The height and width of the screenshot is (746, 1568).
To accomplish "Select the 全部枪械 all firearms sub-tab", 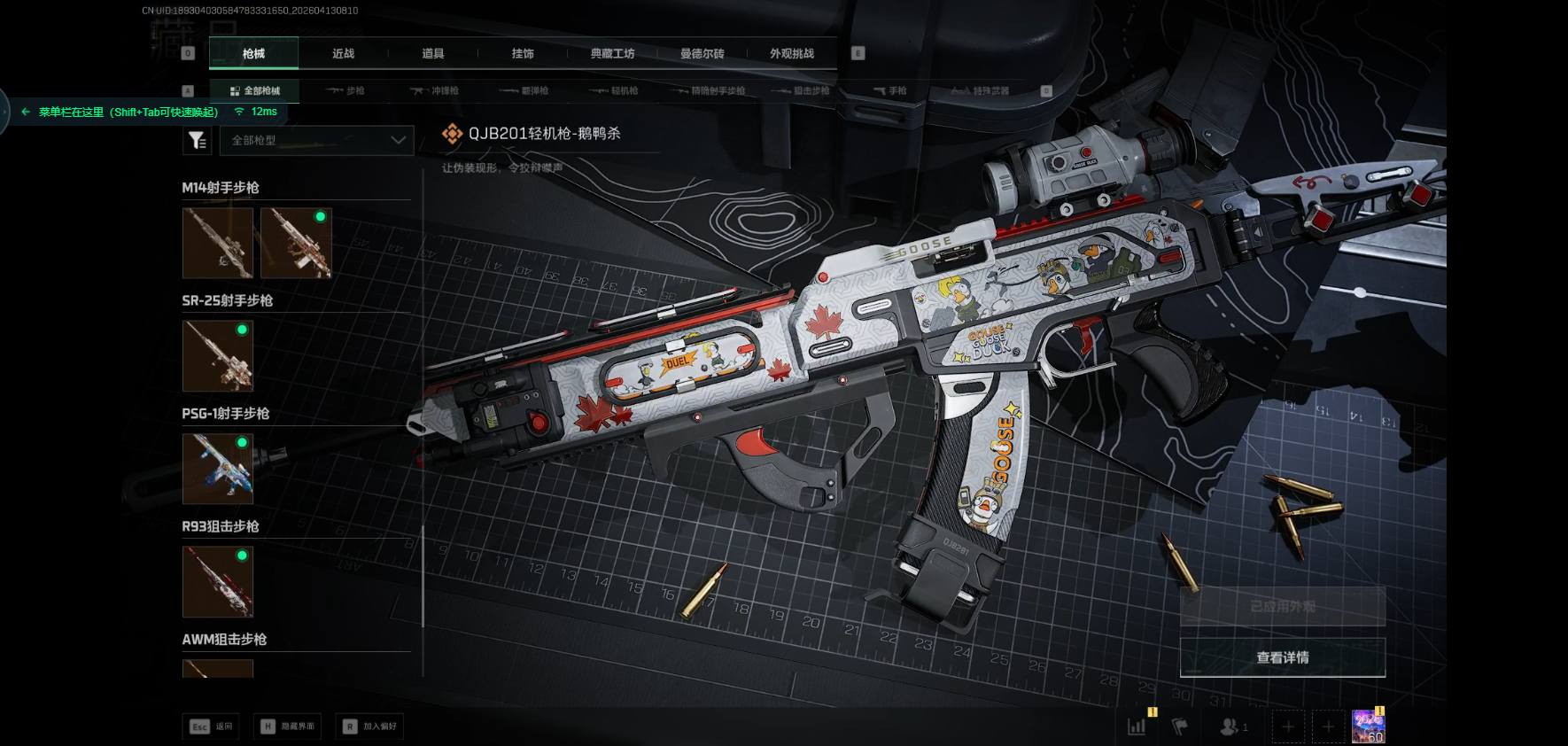I will [x=254, y=91].
